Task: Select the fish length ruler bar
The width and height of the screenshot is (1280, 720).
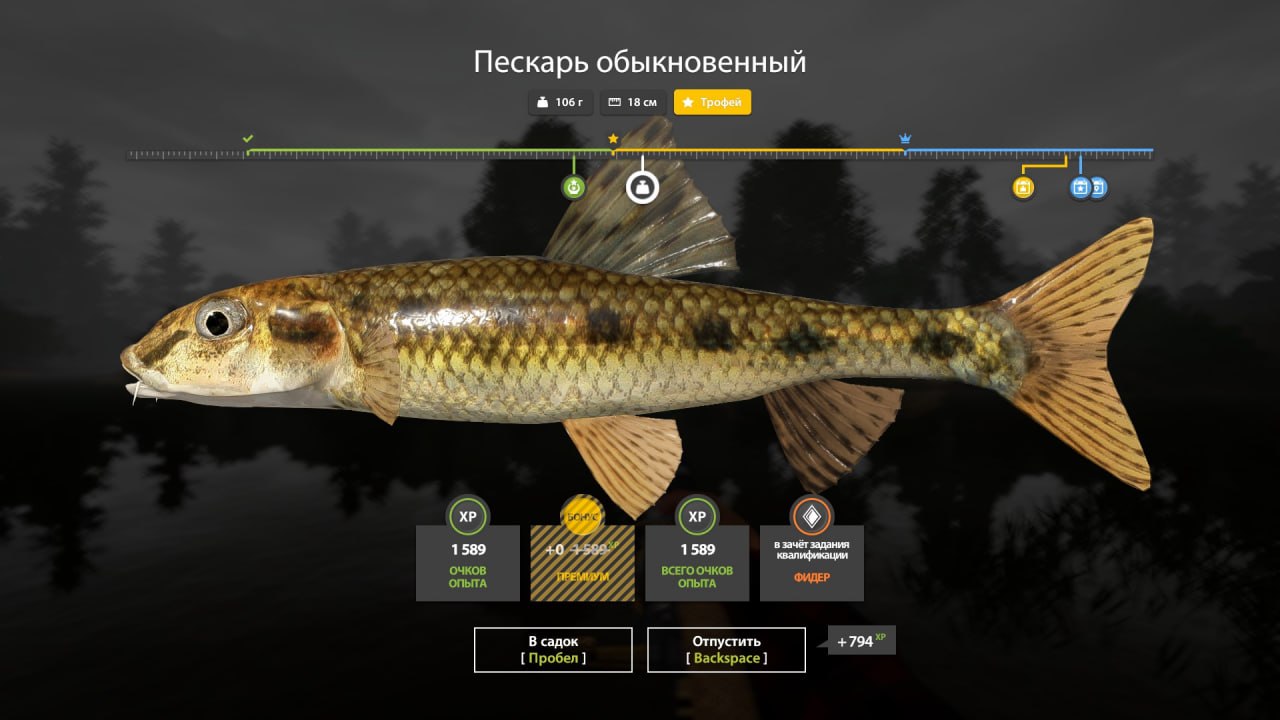Action: pos(640,155)
